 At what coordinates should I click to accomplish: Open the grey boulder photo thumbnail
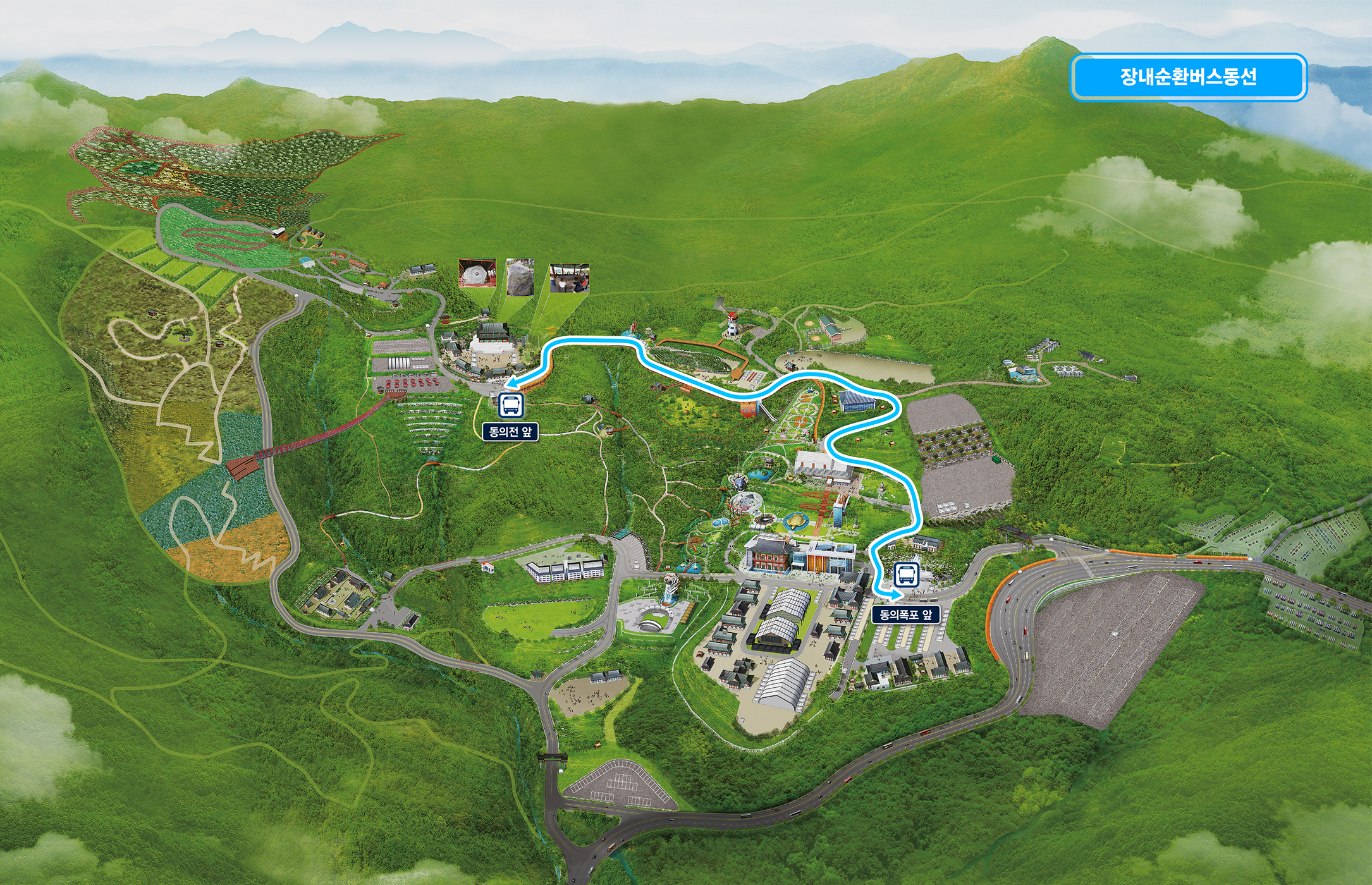pyautogui.click(x=520, y=276)
